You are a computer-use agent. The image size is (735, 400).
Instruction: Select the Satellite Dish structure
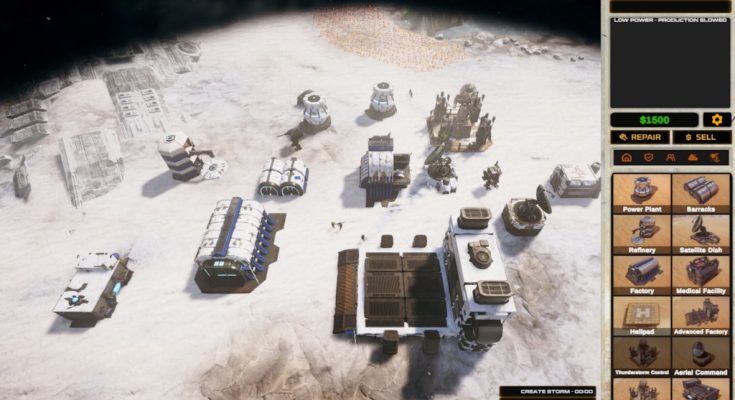pyautogui.click(x=700, y=234)
